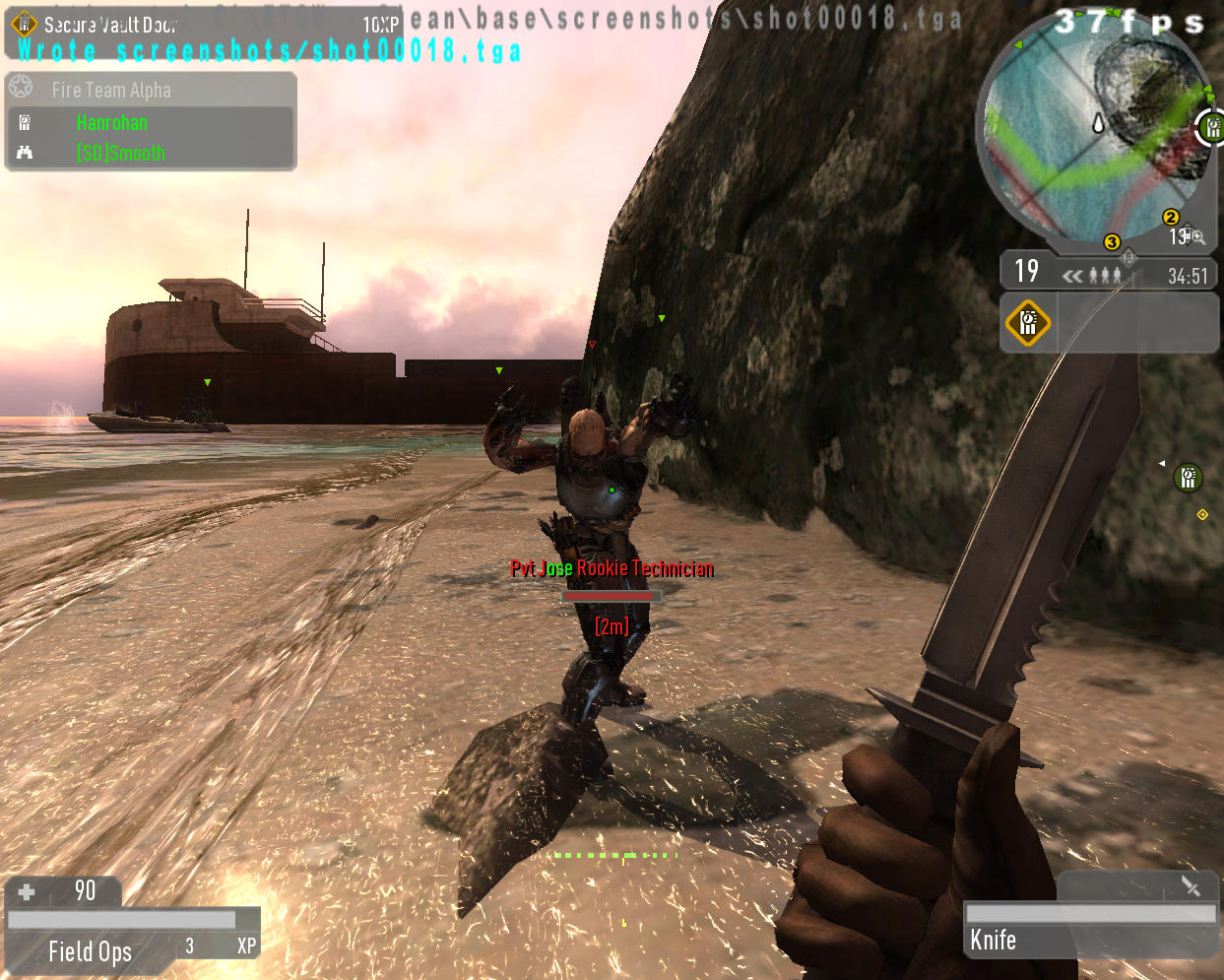Select fire team member [SD]Smooth
This screenshot has width=1224, height=980.
pyautogui.click(x=120, y=154)
